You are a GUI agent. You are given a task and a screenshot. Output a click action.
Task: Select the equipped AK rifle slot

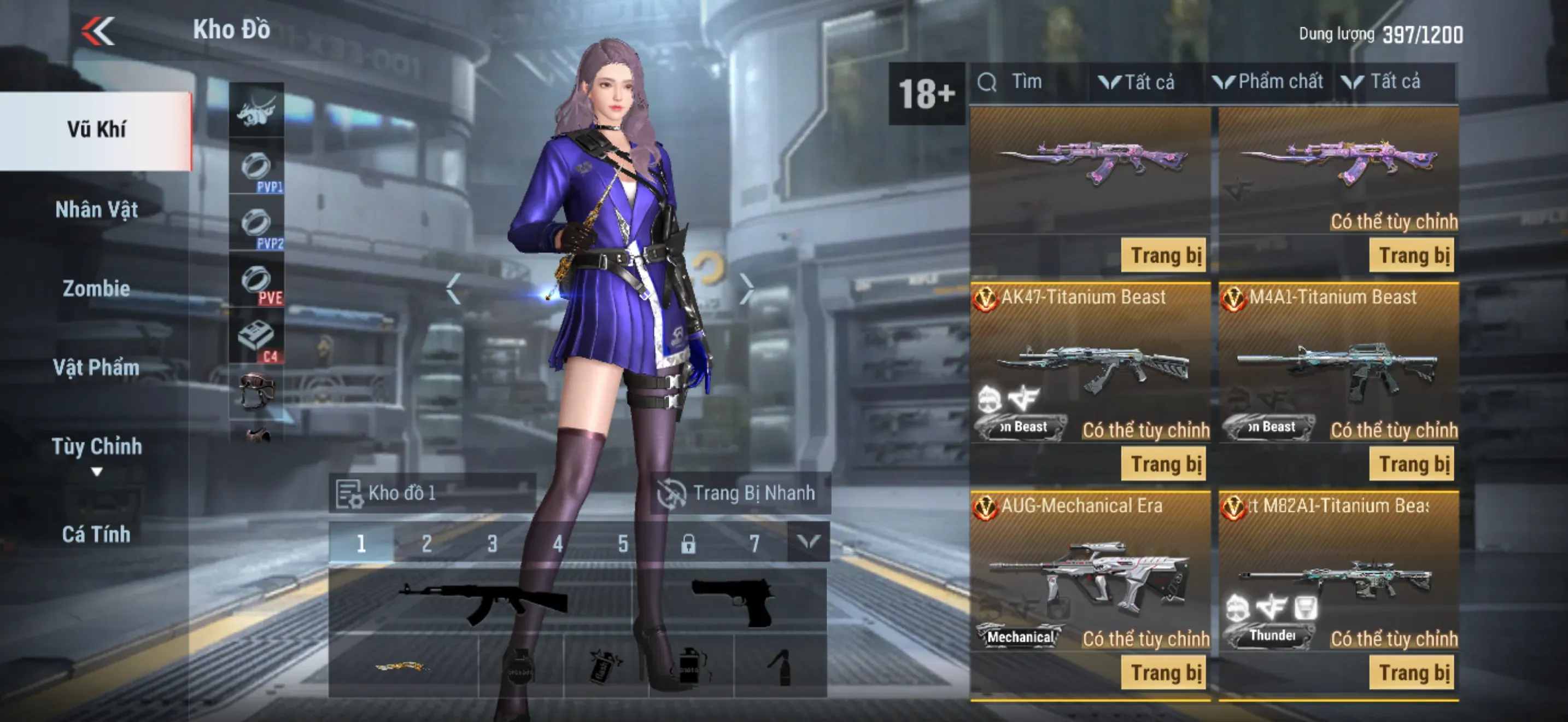(x=481, y=602)
